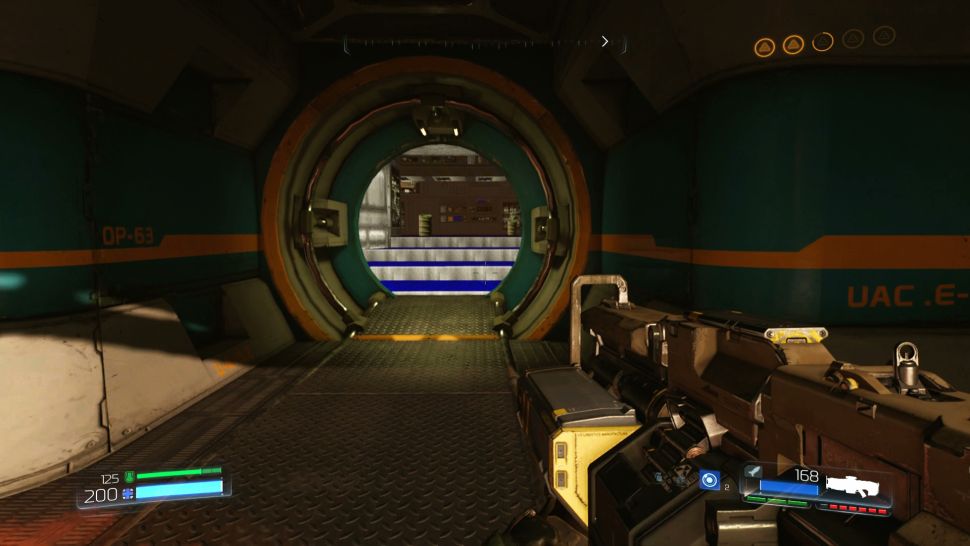Select the partially filled orange challenge ring

[823, 42]
